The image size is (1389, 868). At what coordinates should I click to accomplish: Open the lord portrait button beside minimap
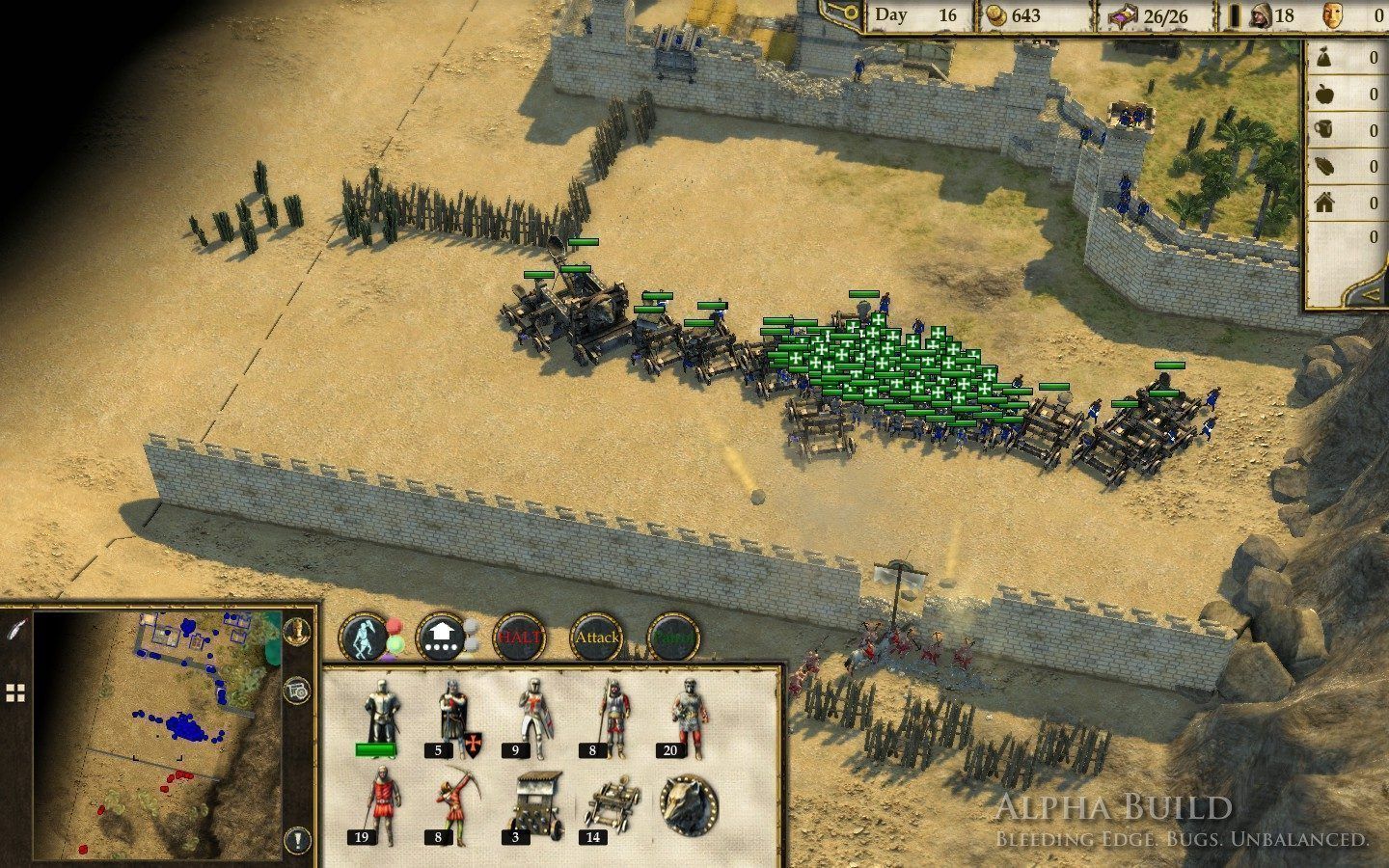click(x=297, y=631)
